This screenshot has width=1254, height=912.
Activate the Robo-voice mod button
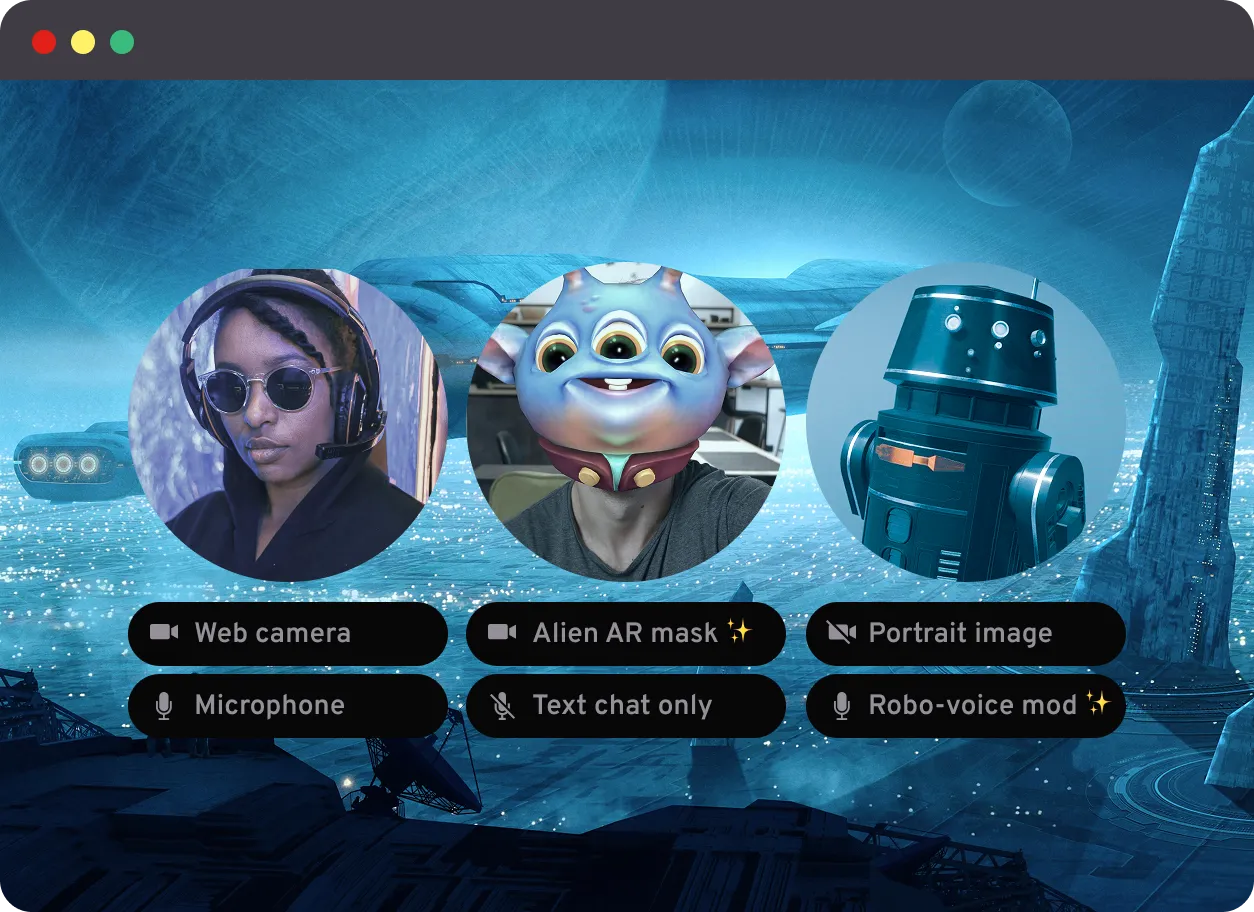[x=965, y=705]
